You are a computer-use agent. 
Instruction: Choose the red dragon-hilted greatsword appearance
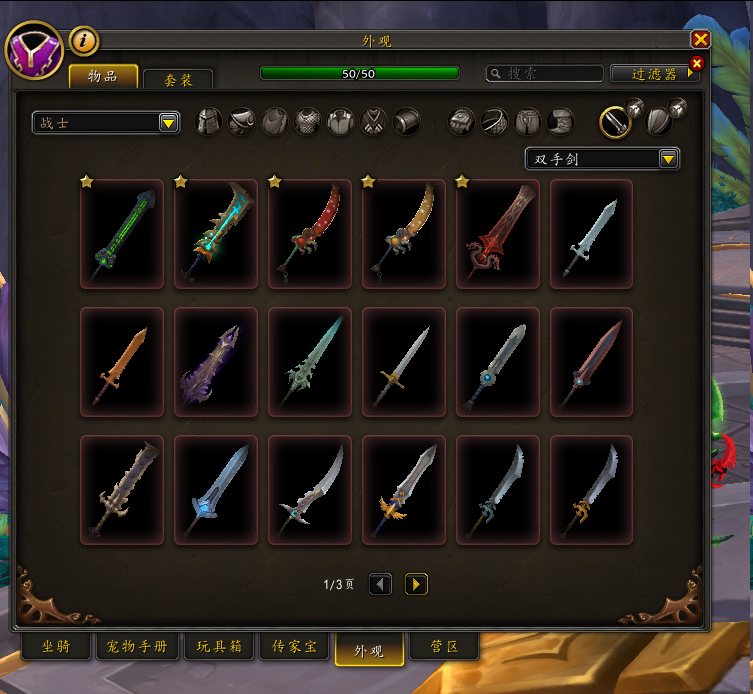coord(498,234)
